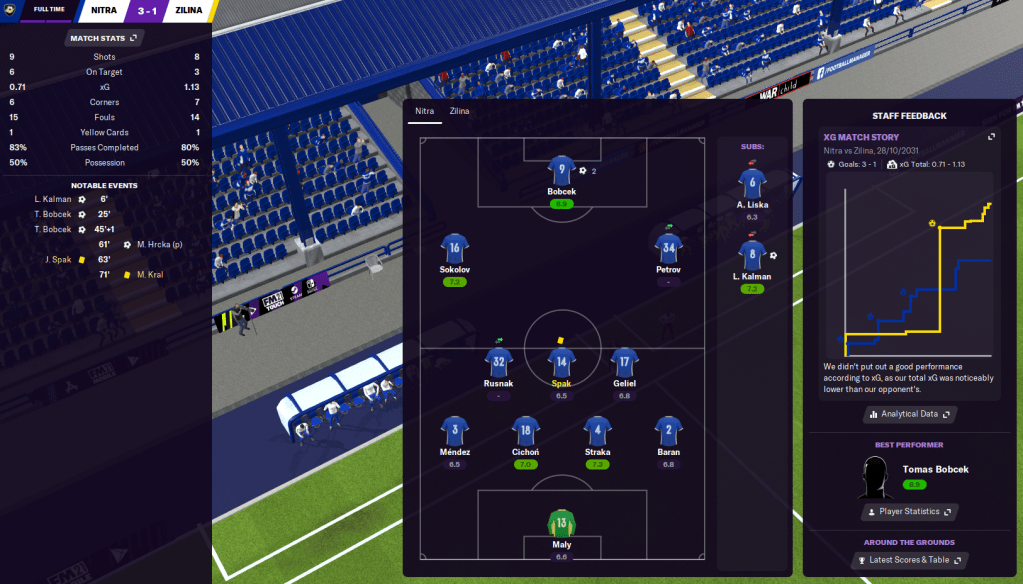
Task: Pick Straka's number 4 shirt
Action: [x=597, y=431]
